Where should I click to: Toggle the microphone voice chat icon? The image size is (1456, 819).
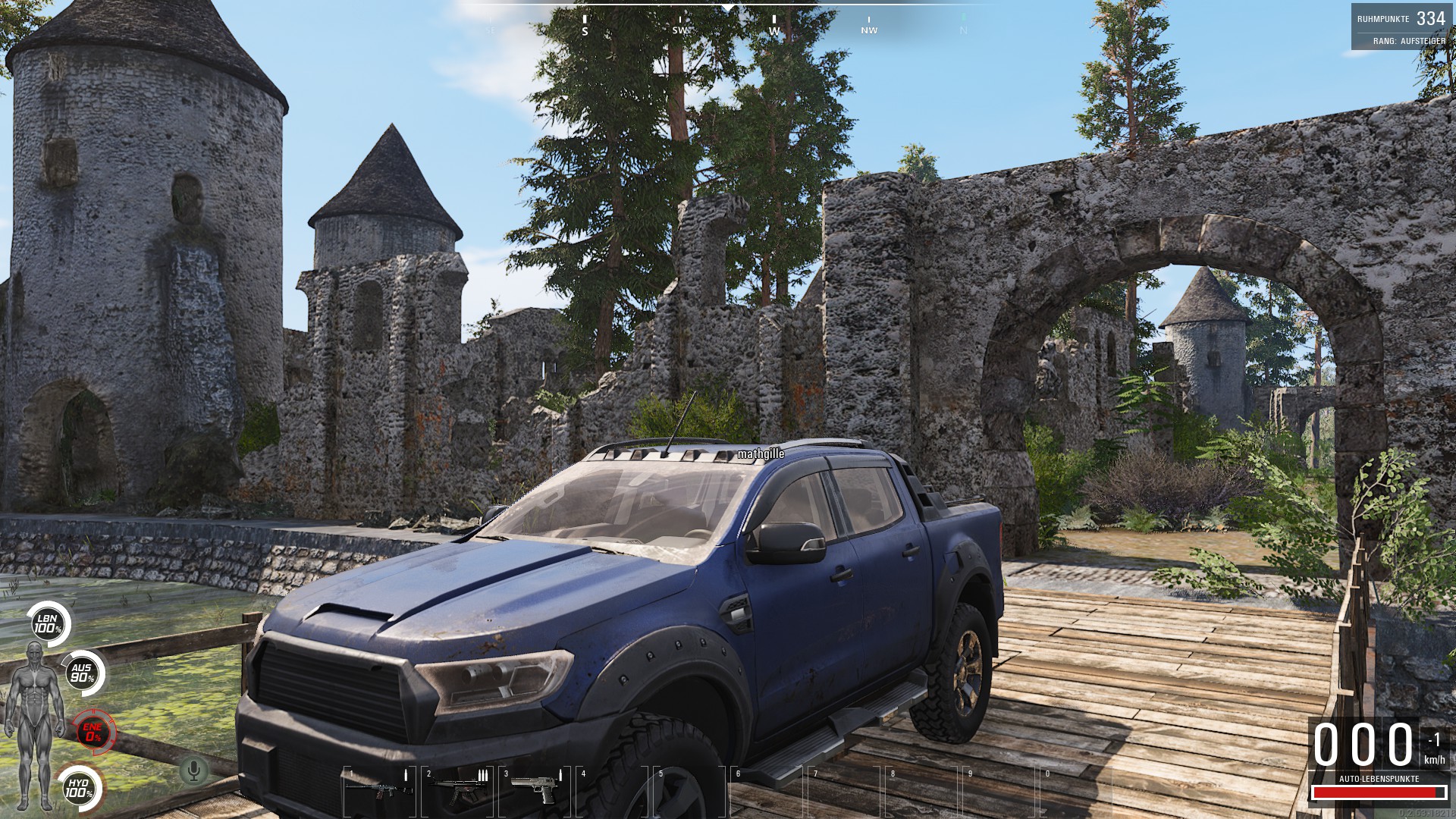194,771
